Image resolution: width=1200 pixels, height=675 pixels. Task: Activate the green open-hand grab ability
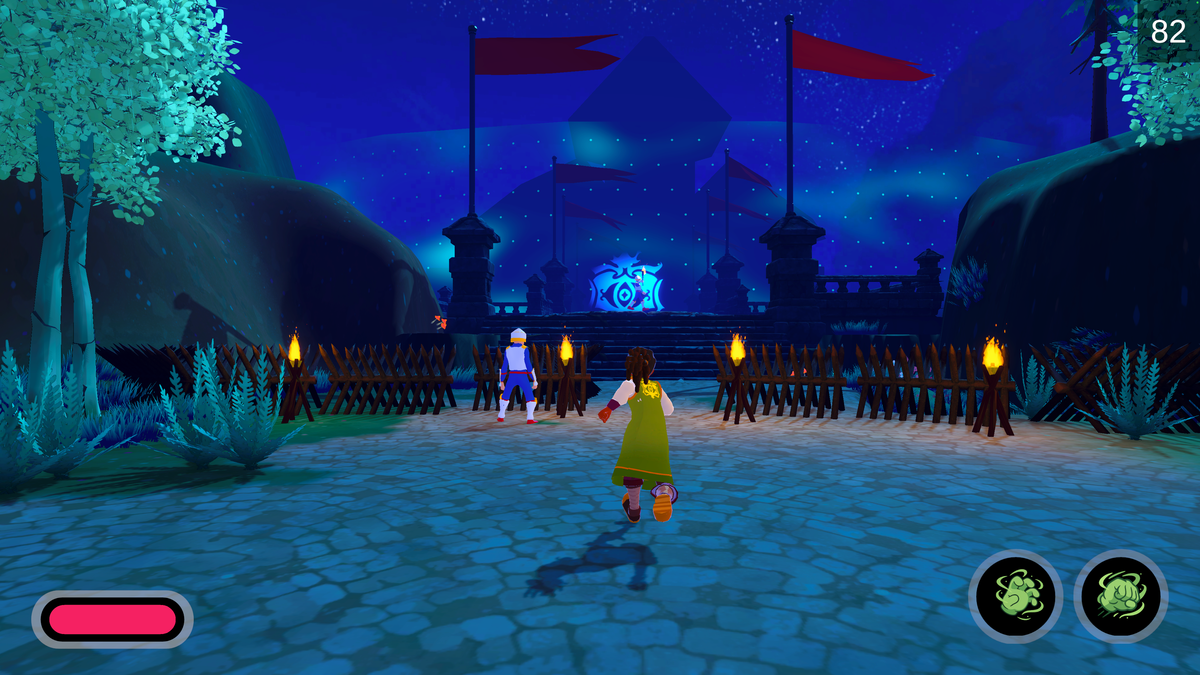pyautogui.click(x=1016, y=596)
